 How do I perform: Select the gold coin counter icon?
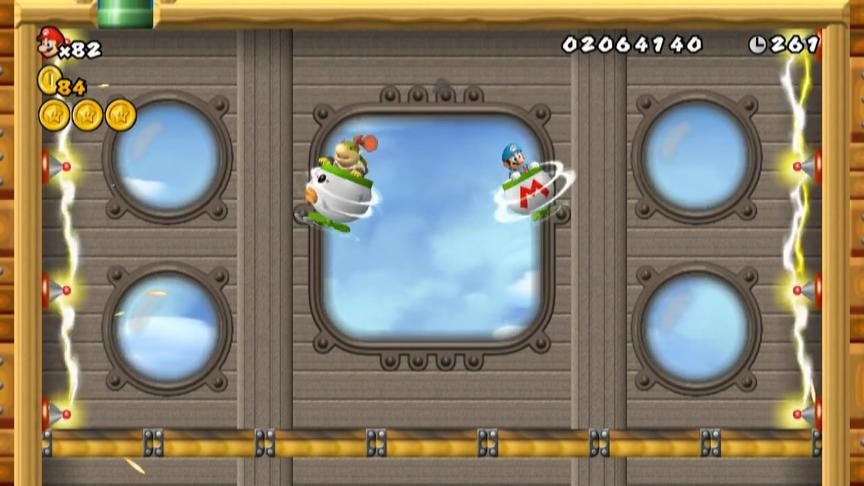47,80
